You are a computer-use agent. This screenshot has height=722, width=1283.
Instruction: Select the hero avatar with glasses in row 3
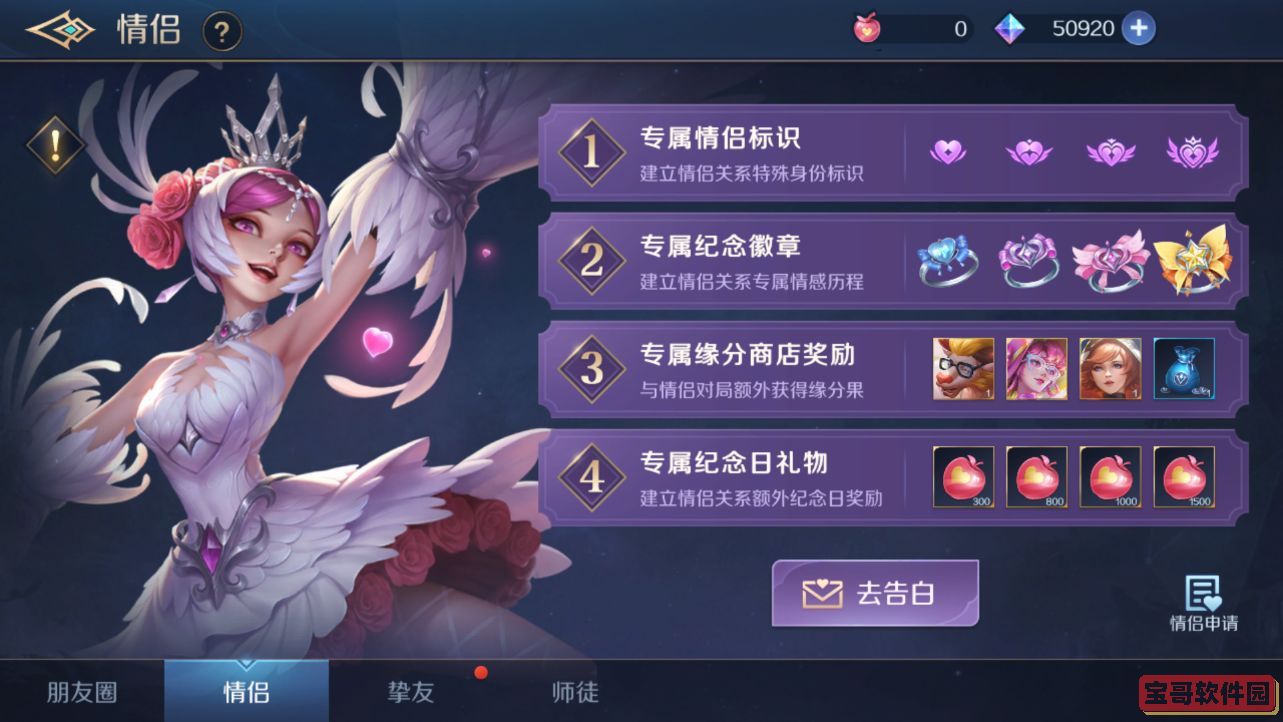pos(963,370)
